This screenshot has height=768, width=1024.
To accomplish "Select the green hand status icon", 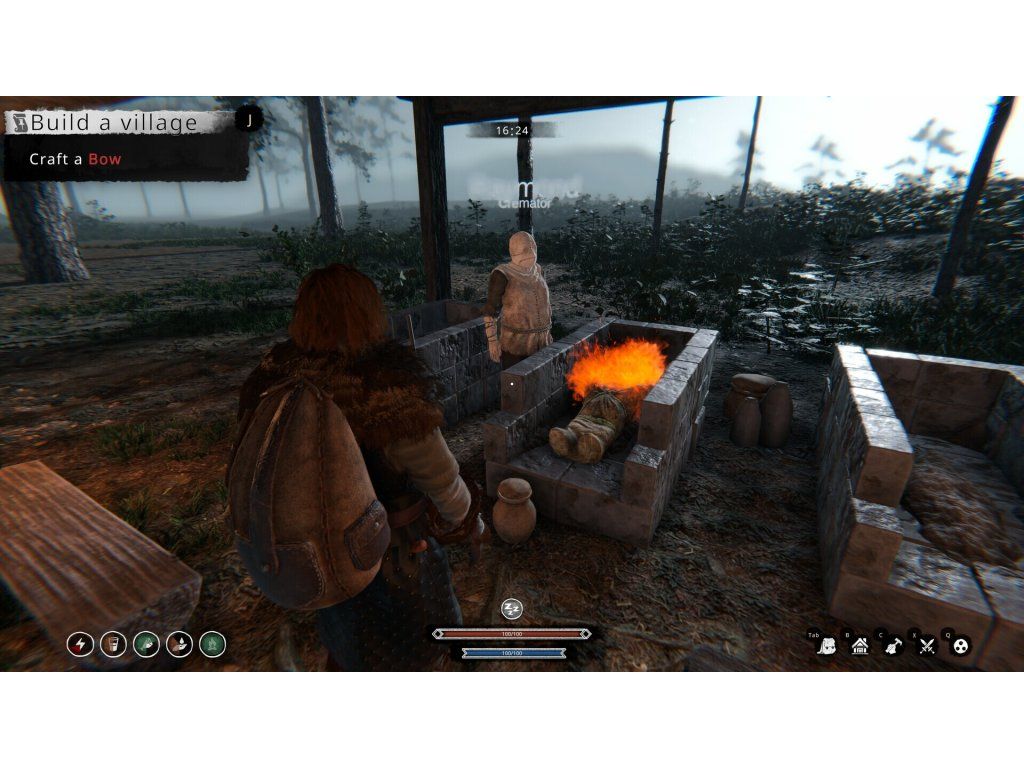I will pos(146,644).
